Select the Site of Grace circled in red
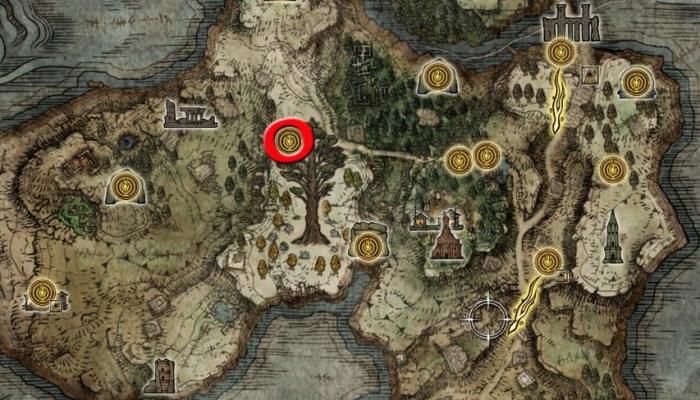This screenshot has height=400, width=700. click(289, 140)
